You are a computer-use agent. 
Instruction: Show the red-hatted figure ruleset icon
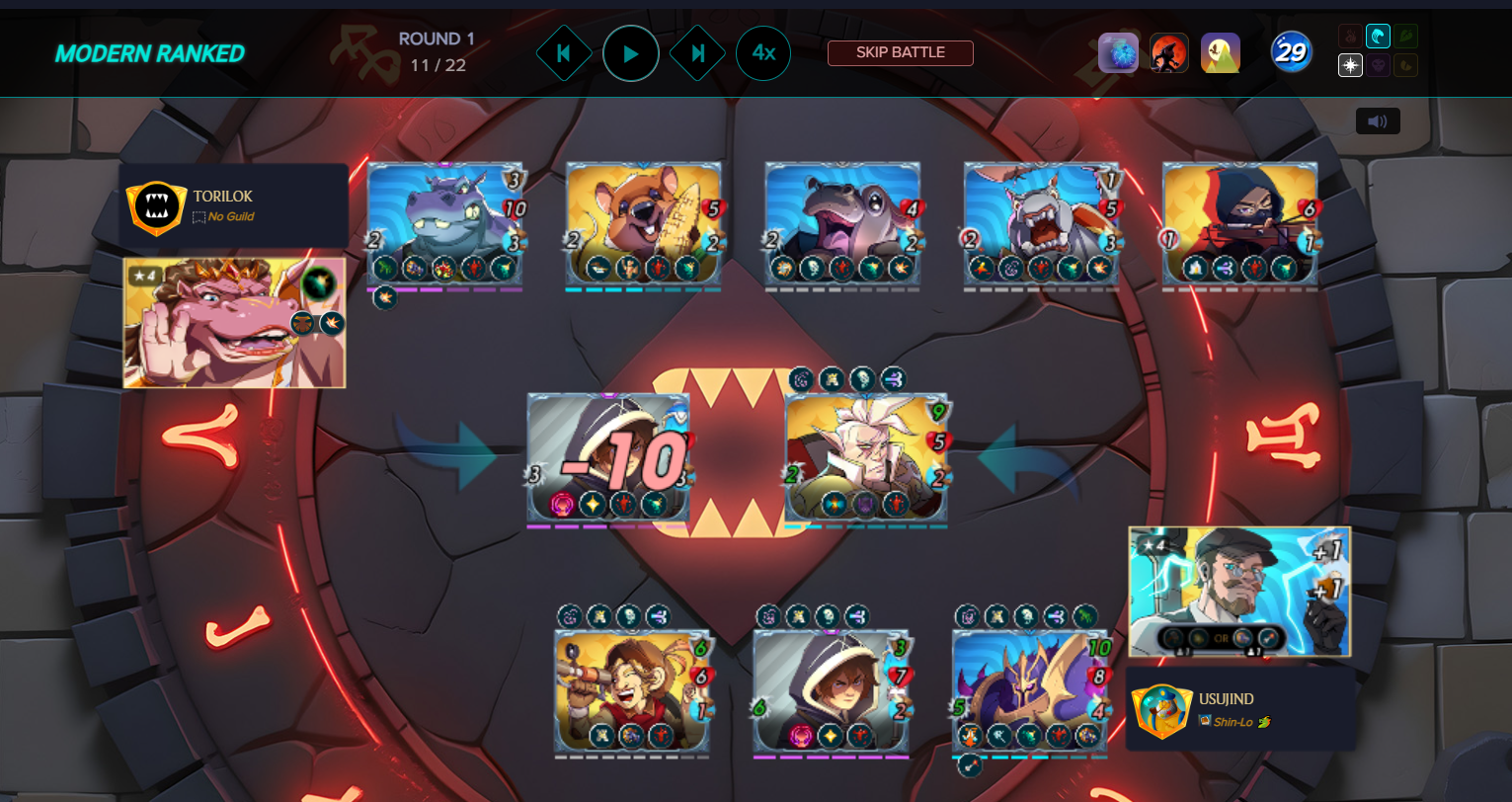click(x=1169, y=53)
